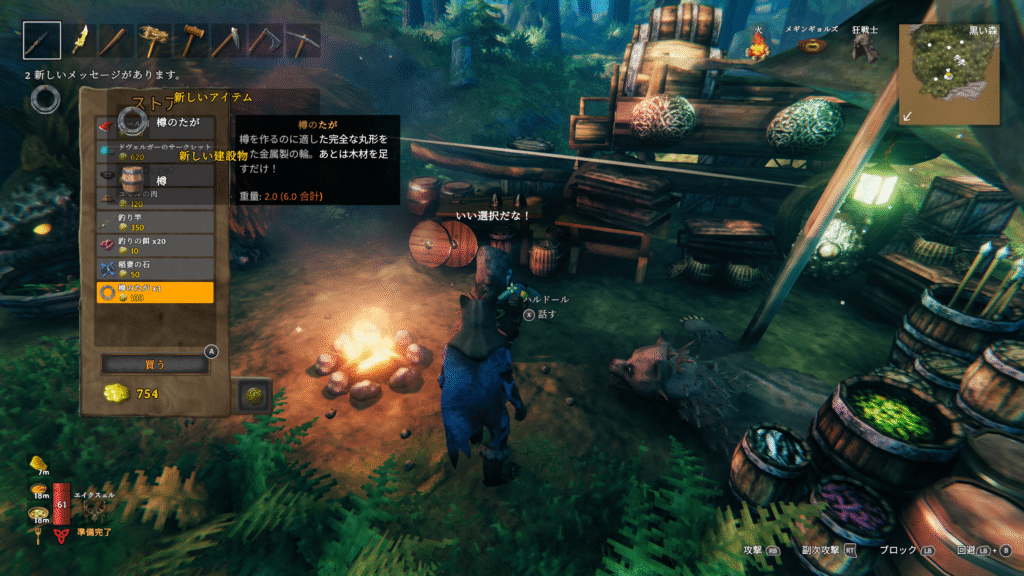This screenshot has width=1024, height=576.
Task: Select the golden flame blade hotbar slot
Action: point(81,41)
